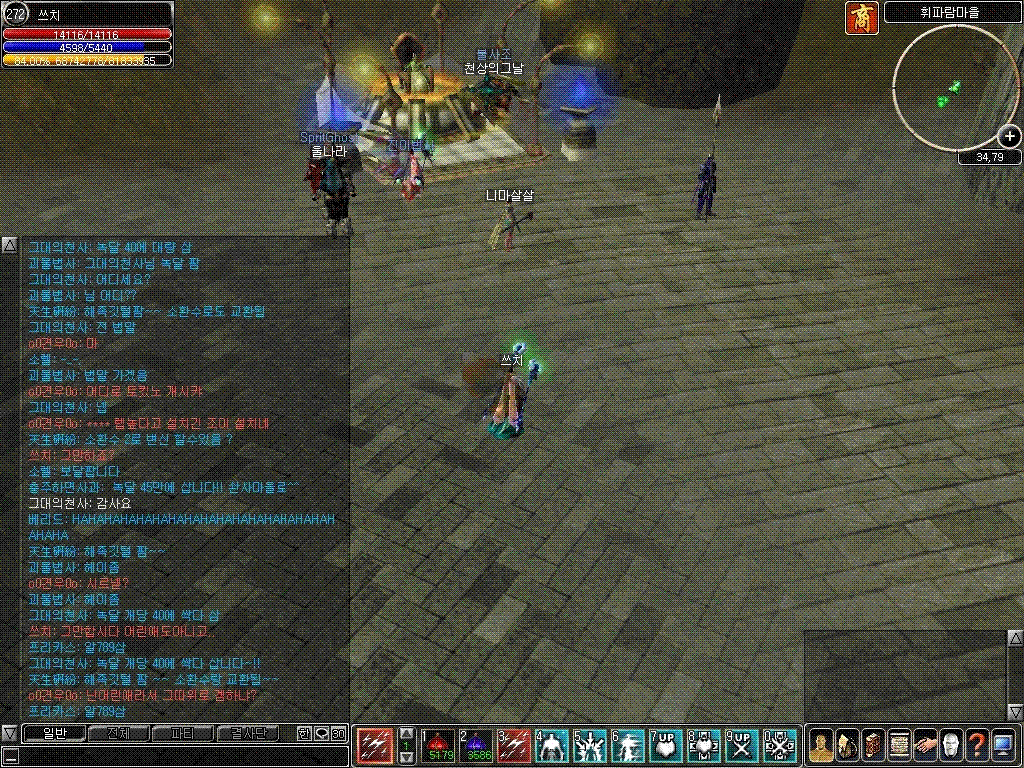Cast the crossed swords UP skill in slot 9
1024x768 pixels.
click(741, 746)
